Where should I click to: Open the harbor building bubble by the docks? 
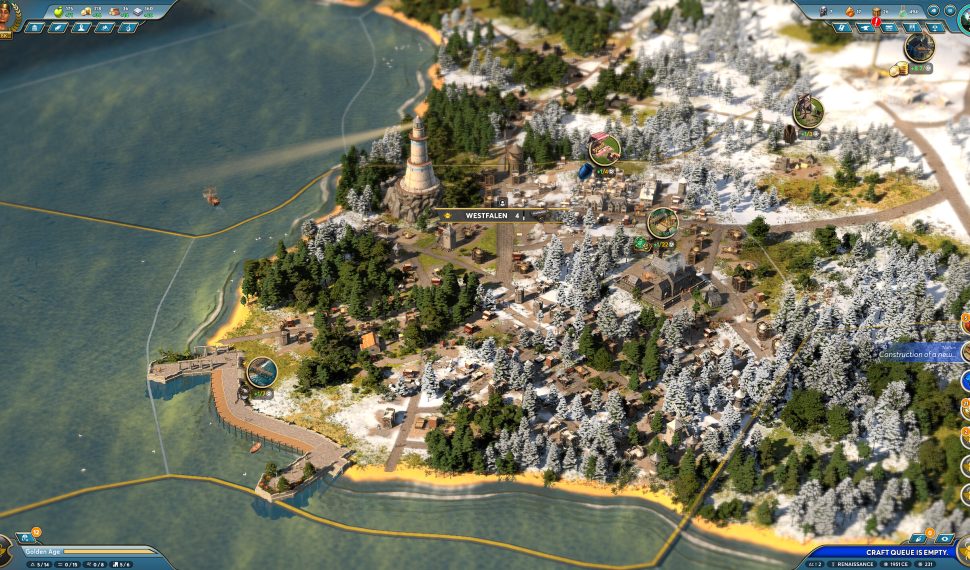tap(262, 372)
